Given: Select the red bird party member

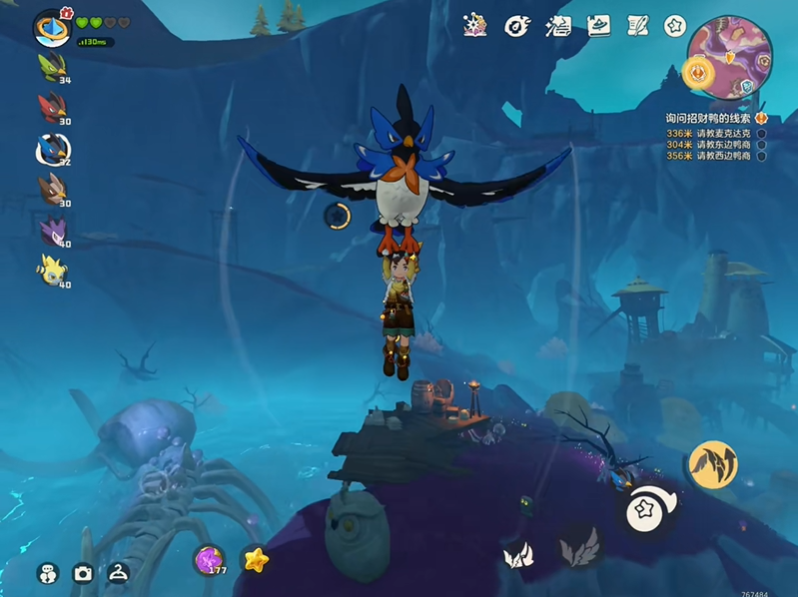Looking at the screenshot, I should 51,106.
